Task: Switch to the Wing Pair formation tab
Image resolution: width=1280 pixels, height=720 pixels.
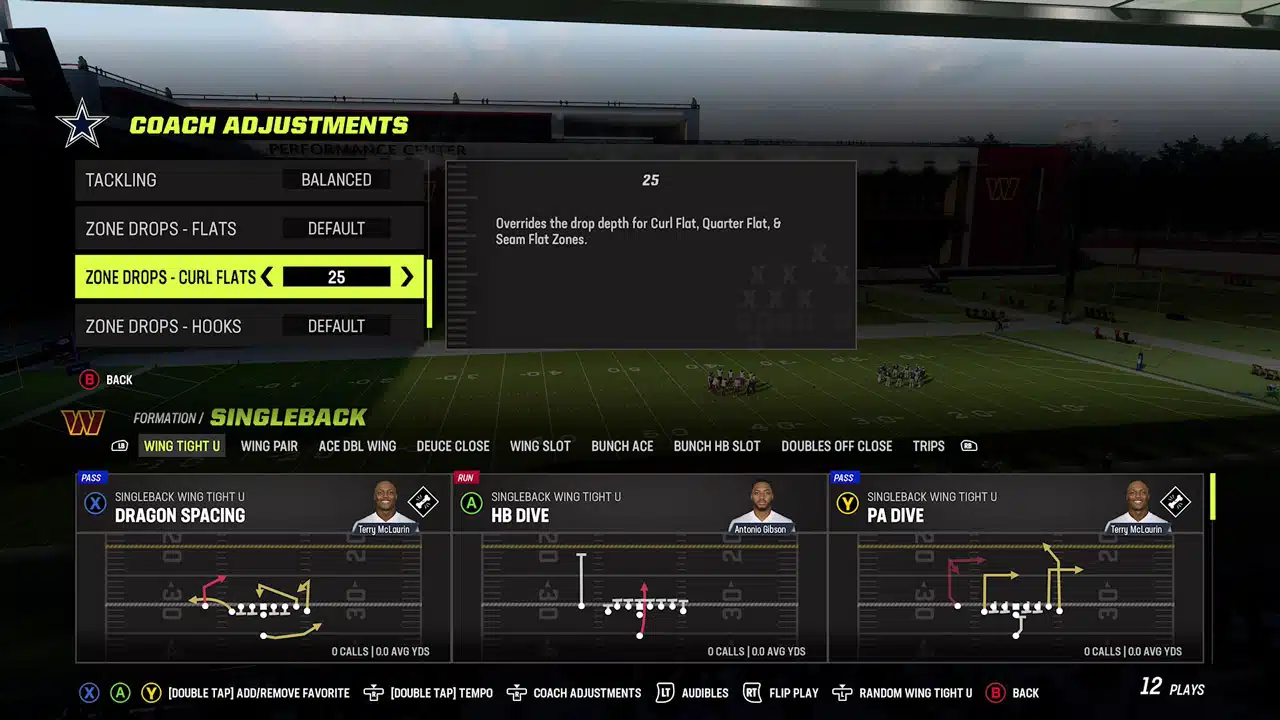Action: point(269,446)
